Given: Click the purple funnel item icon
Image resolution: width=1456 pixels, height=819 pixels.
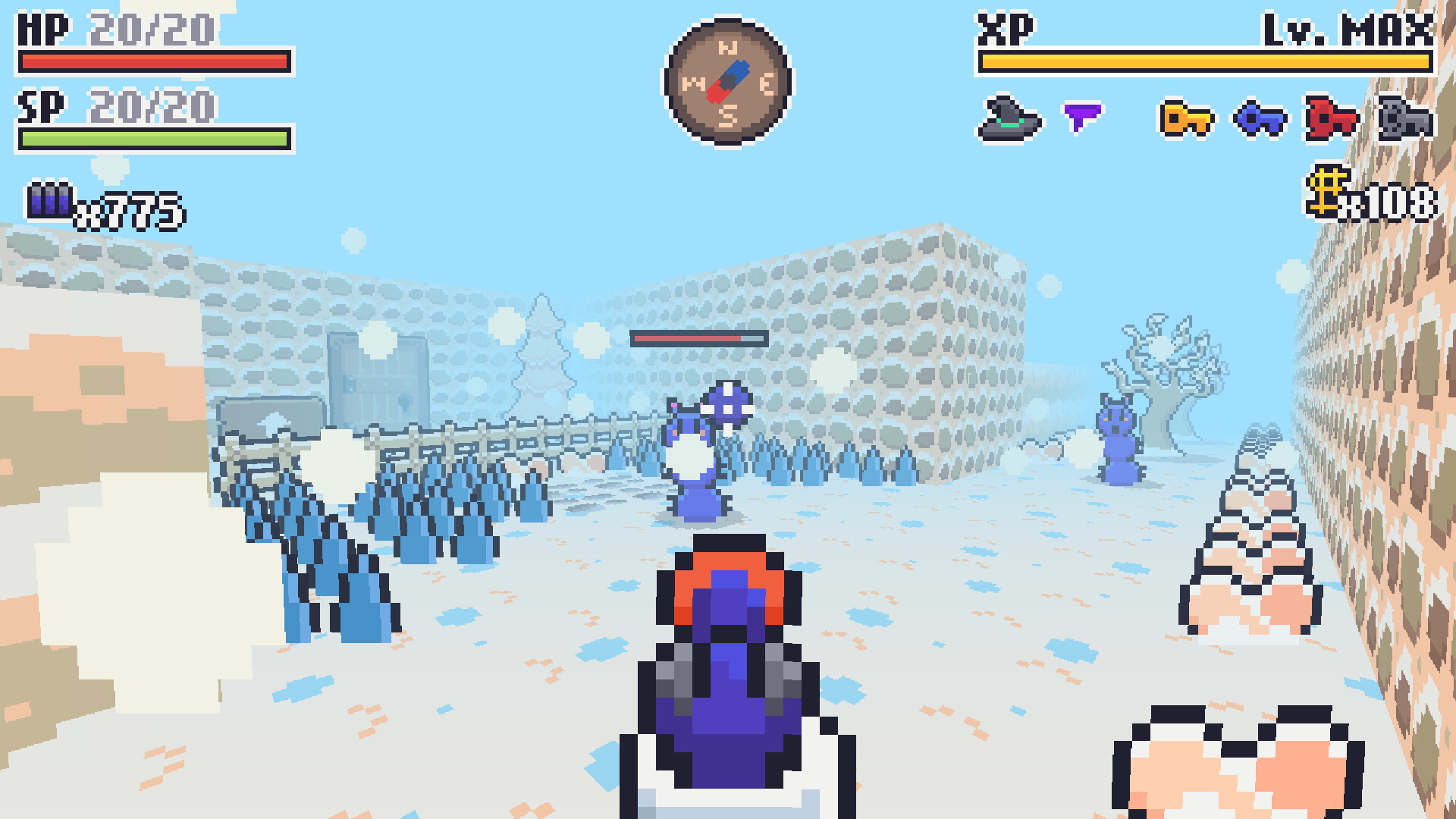Looking at the screenshot, I should point(1084,116).
